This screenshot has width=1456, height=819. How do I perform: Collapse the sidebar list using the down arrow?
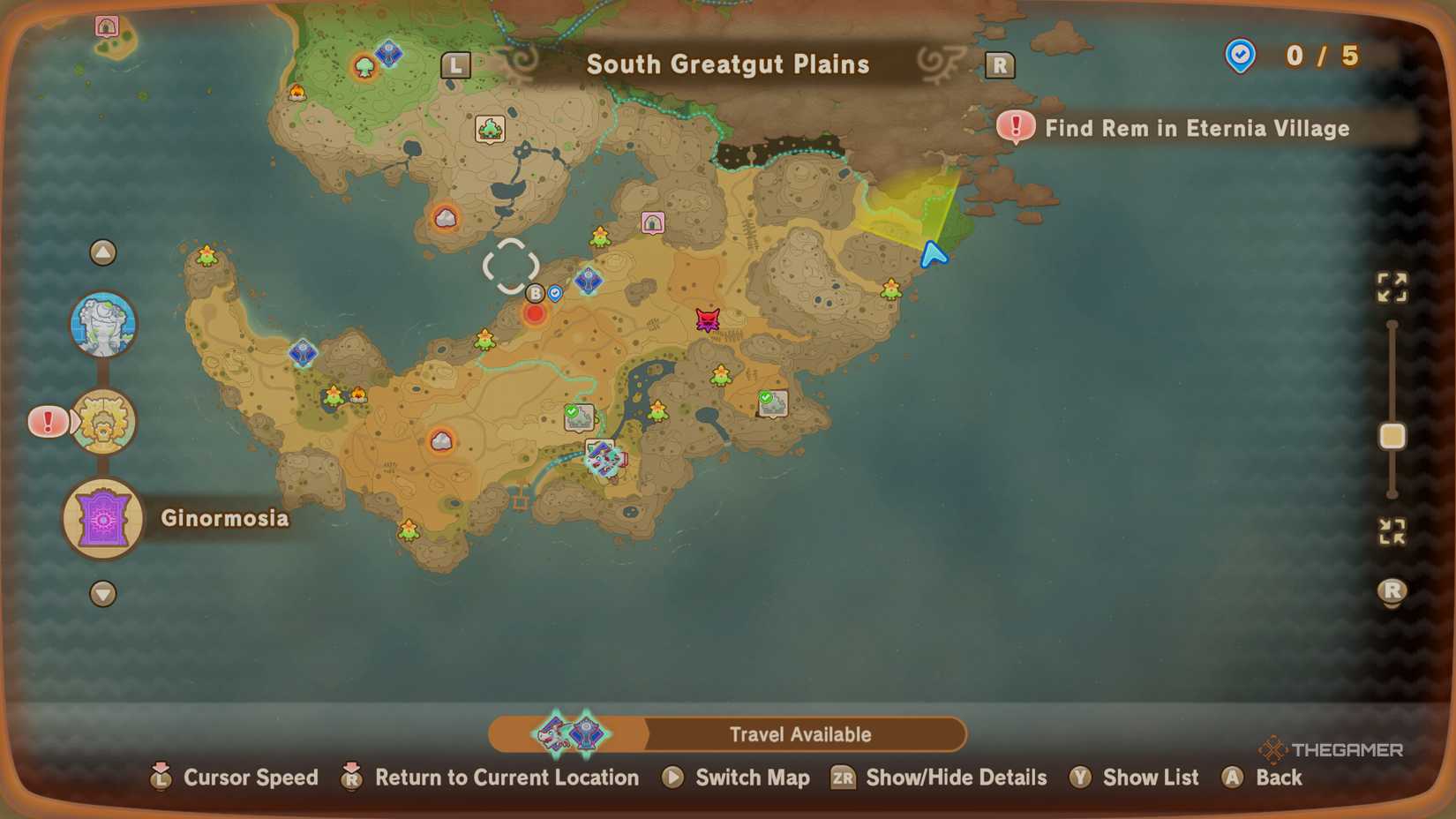[x=103, y=595]
